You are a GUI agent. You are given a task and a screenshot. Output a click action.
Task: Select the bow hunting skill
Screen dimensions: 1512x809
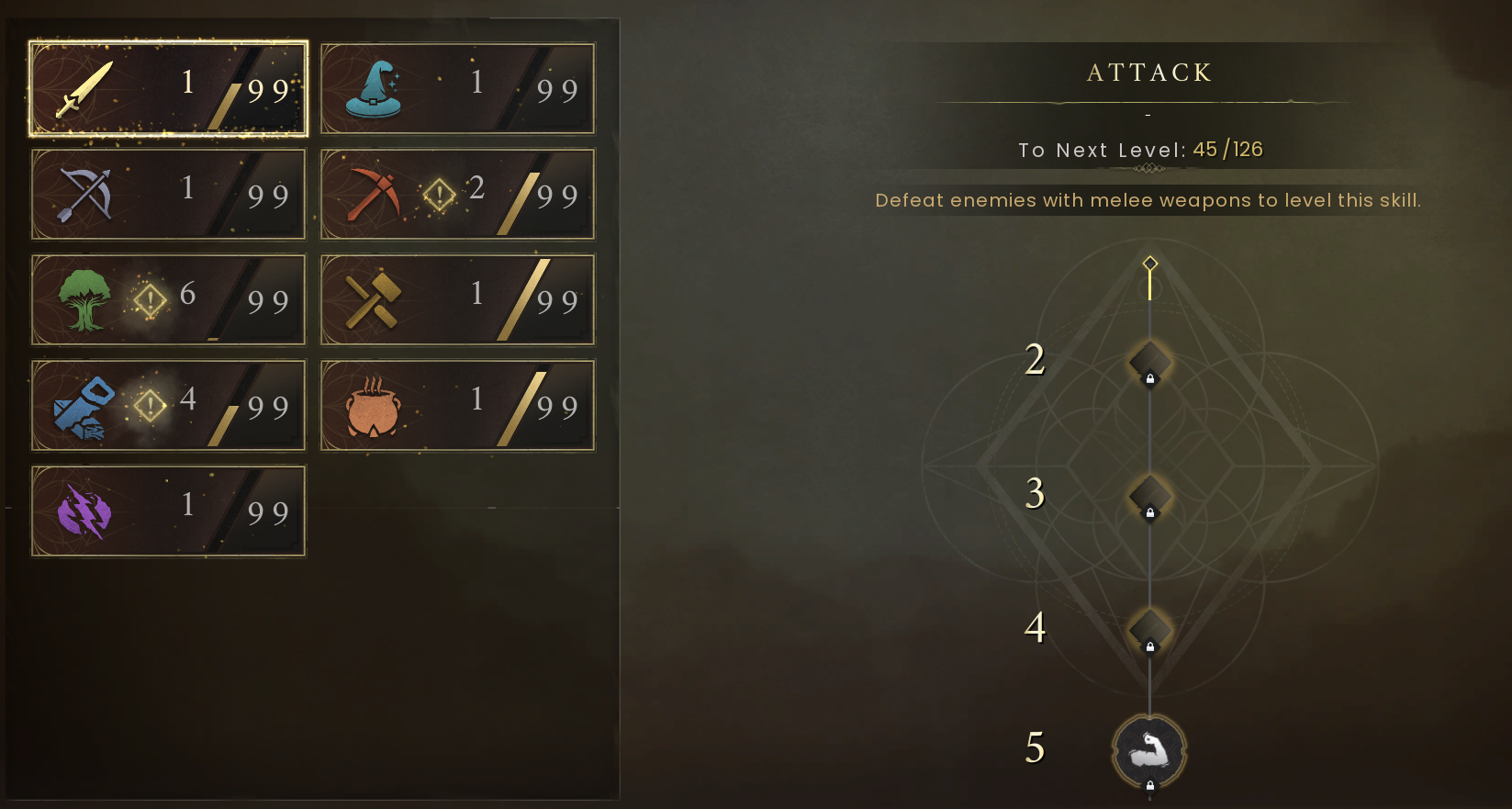tap(84, 194)
